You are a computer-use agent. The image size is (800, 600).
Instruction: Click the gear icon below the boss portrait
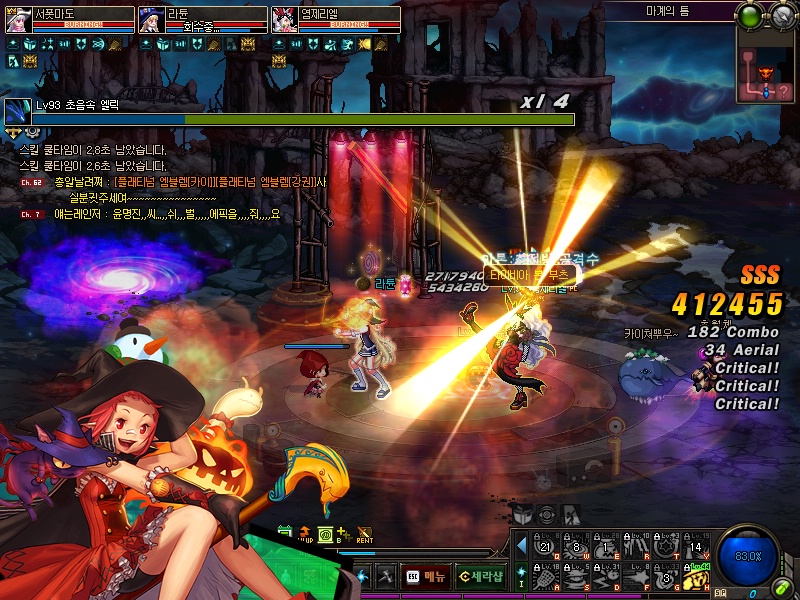33,131
